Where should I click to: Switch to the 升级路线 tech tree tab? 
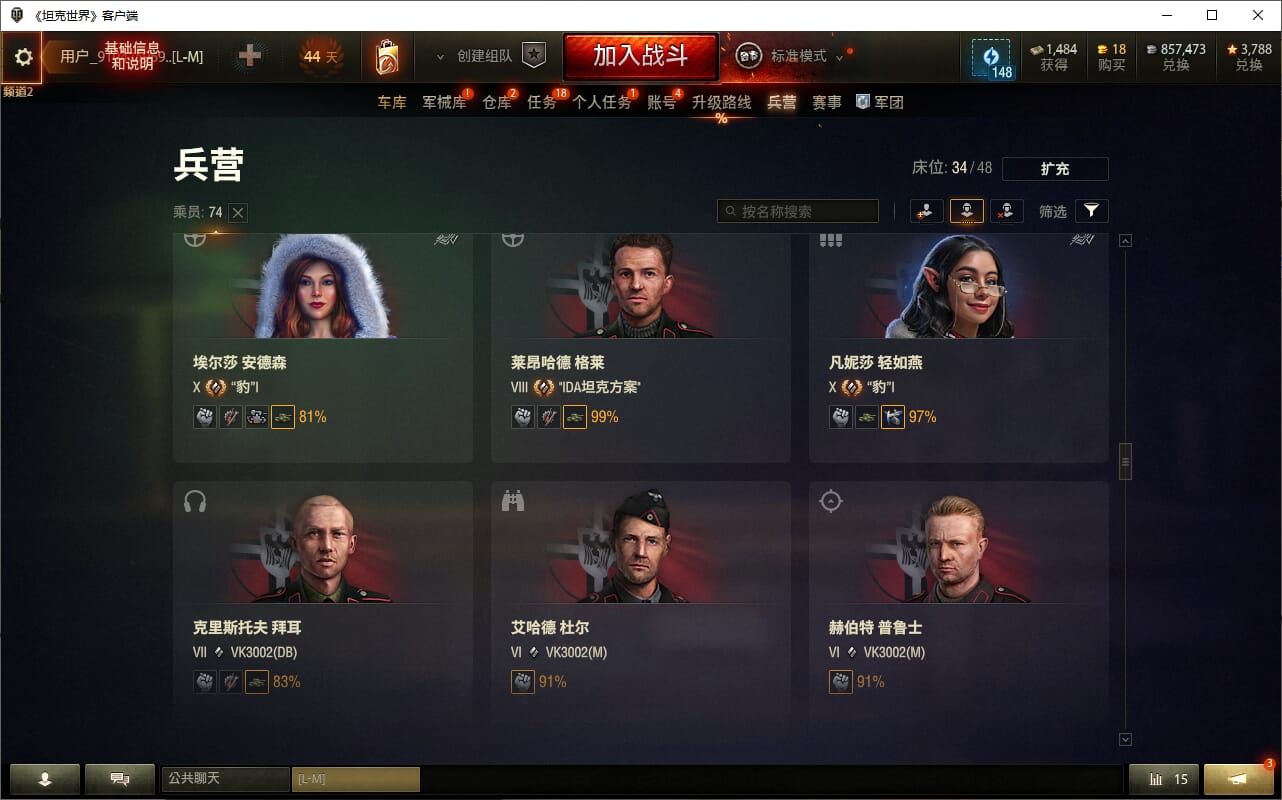tap(721, 102)
